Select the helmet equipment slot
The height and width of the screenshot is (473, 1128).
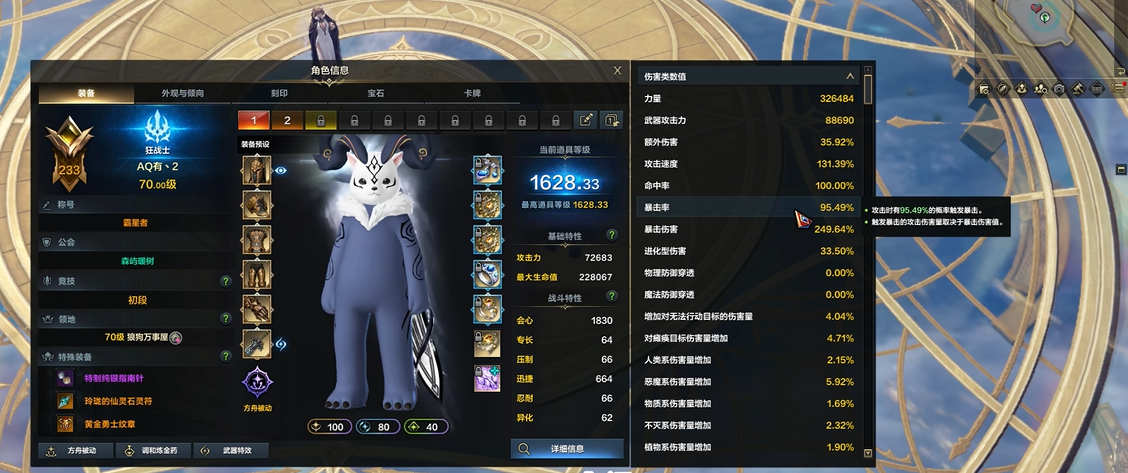coord(256,171)
